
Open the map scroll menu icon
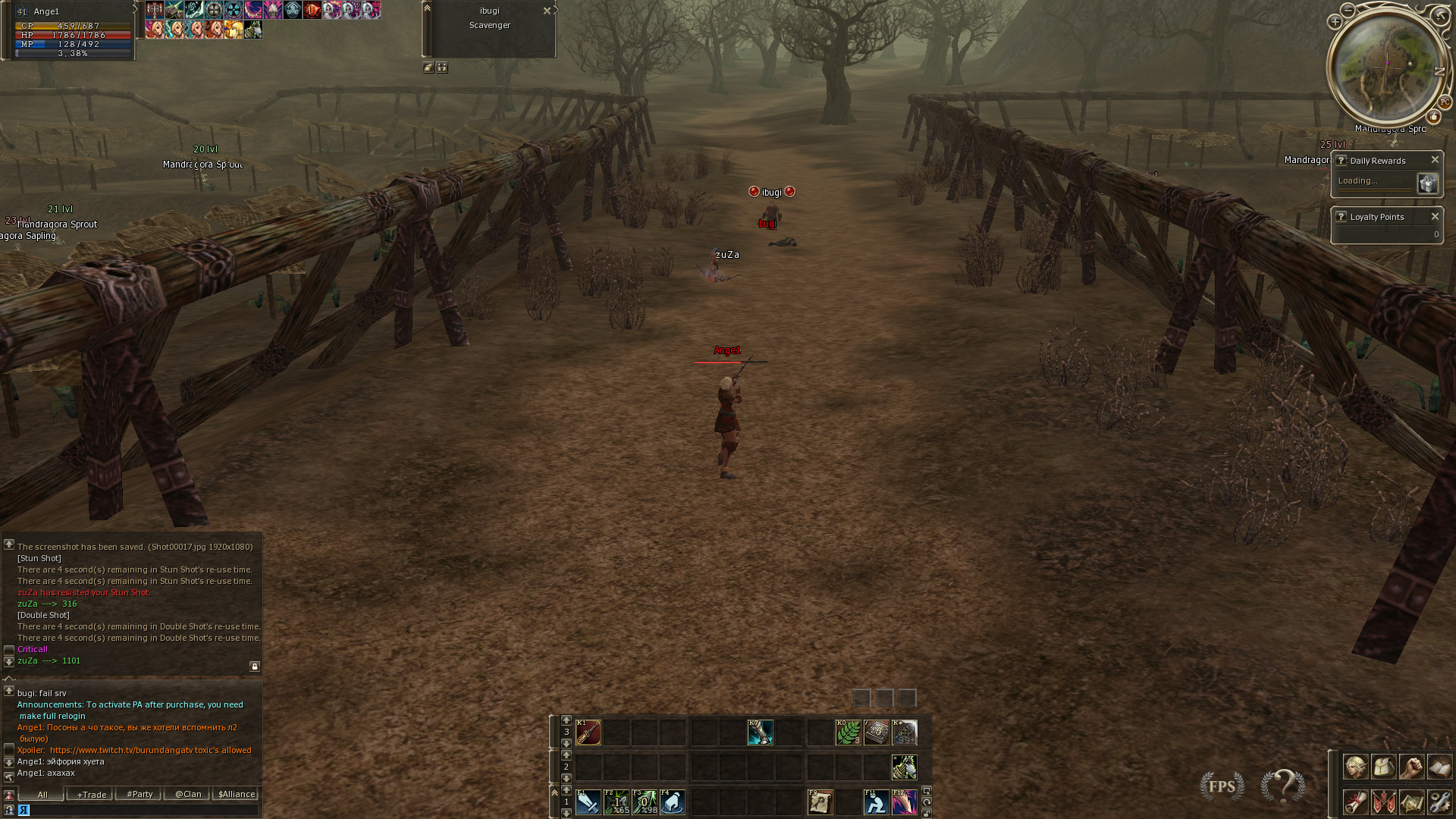pos(1411,802)
